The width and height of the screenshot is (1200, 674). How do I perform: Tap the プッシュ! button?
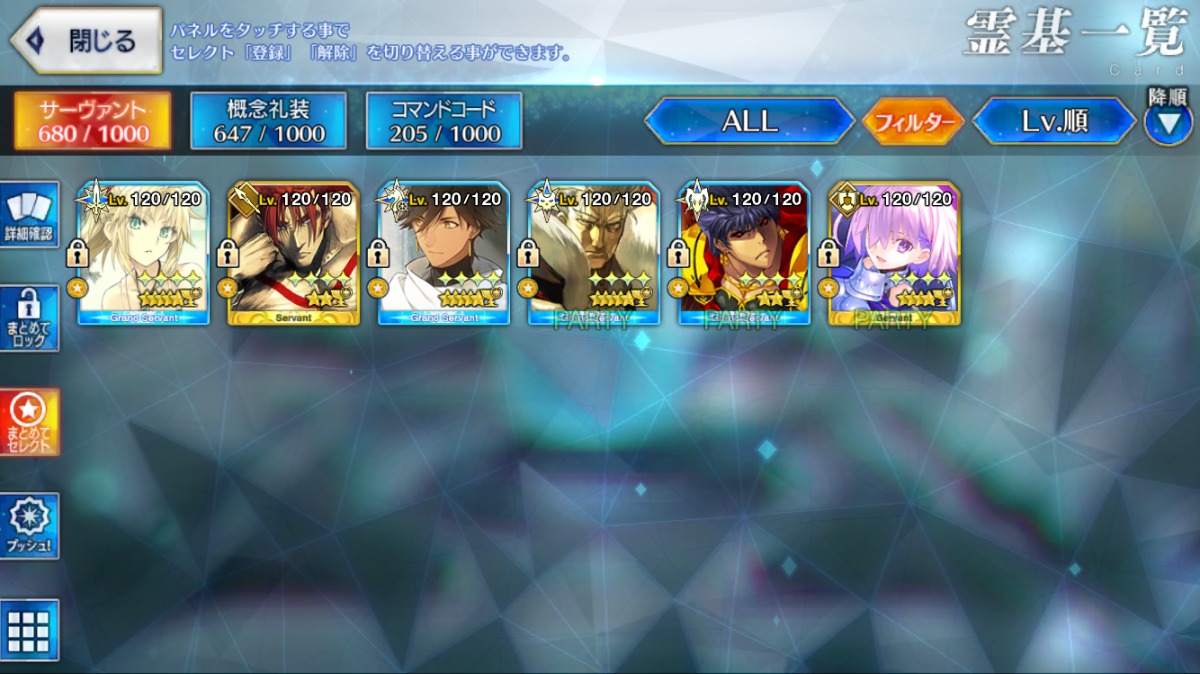[x=29, y=525]
